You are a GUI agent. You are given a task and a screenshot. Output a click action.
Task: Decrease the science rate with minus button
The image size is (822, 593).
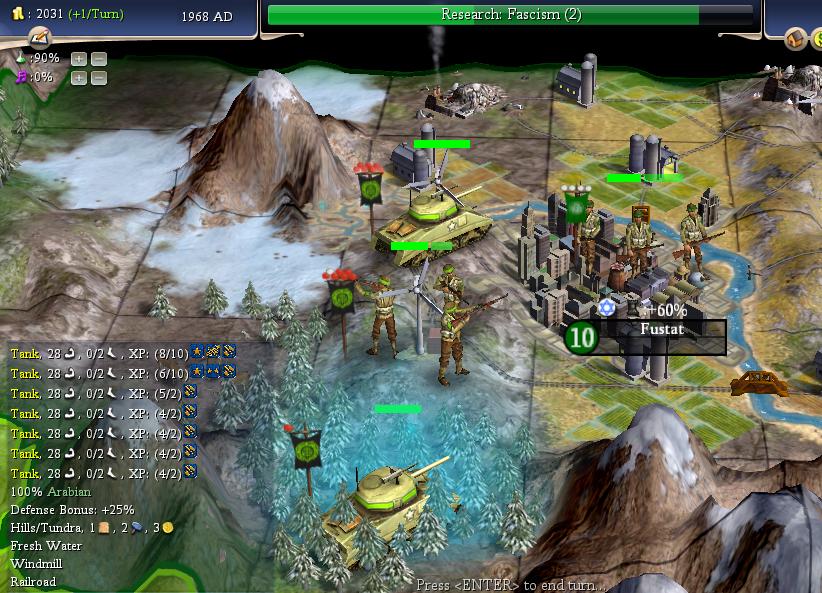tap(99, 59)
